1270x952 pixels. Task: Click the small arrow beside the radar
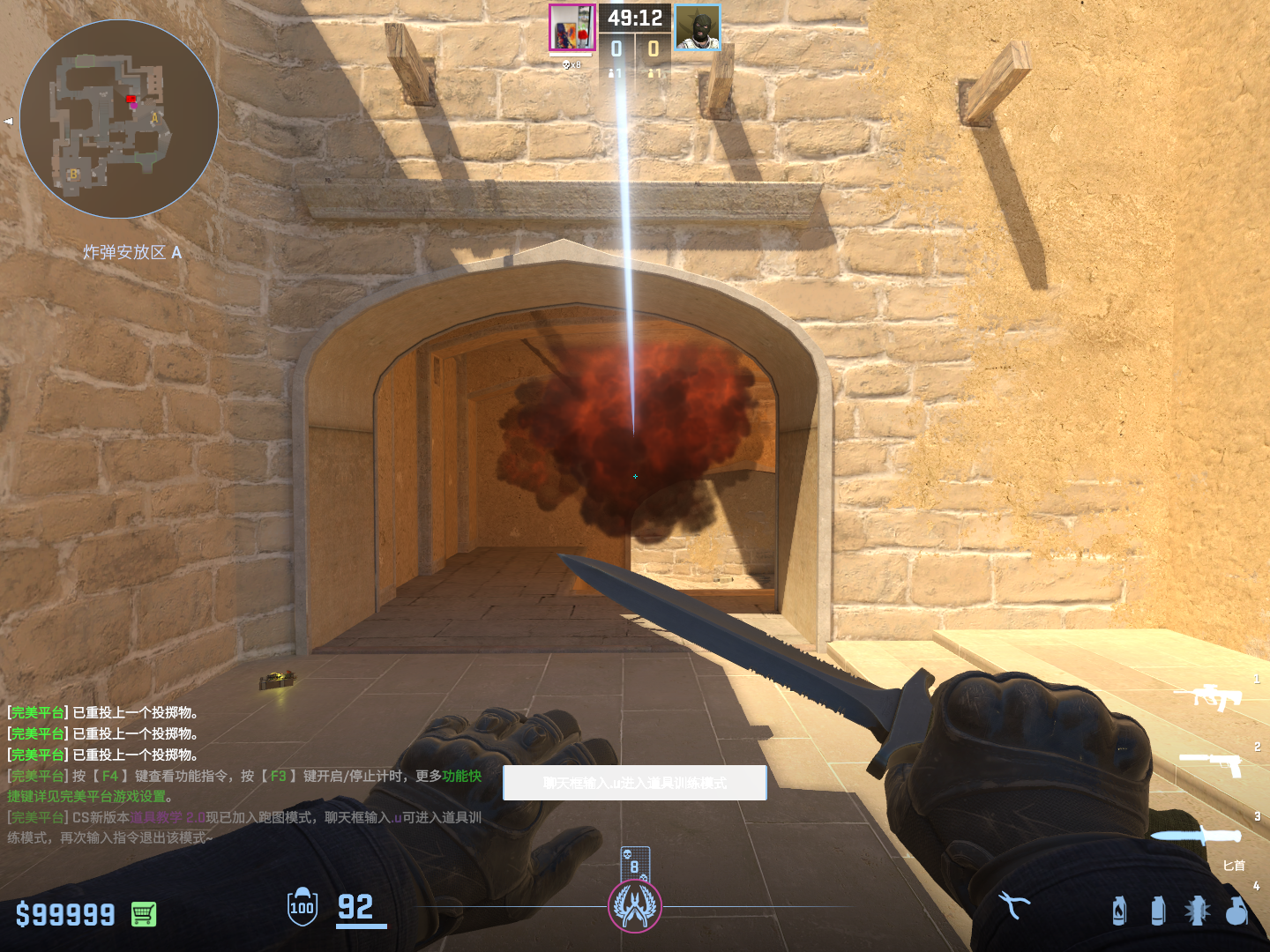click(x=9, y=121)
